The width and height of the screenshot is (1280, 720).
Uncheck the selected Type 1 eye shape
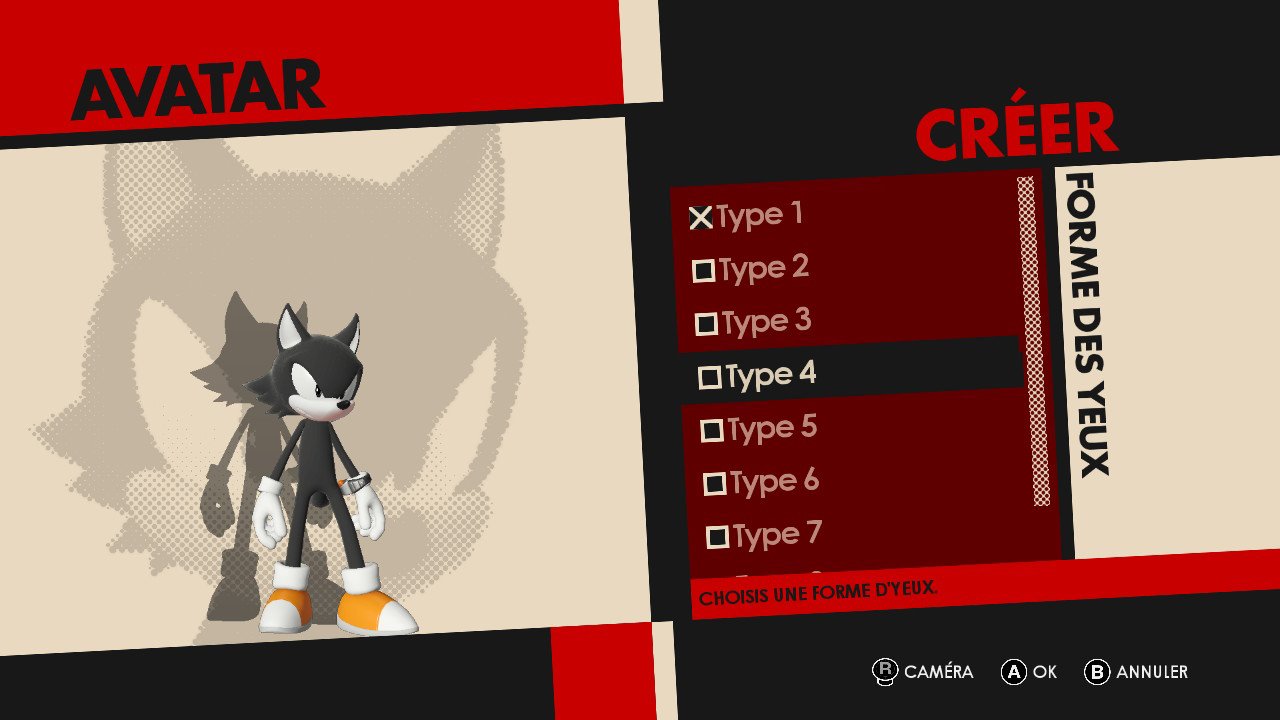(700, 214)
